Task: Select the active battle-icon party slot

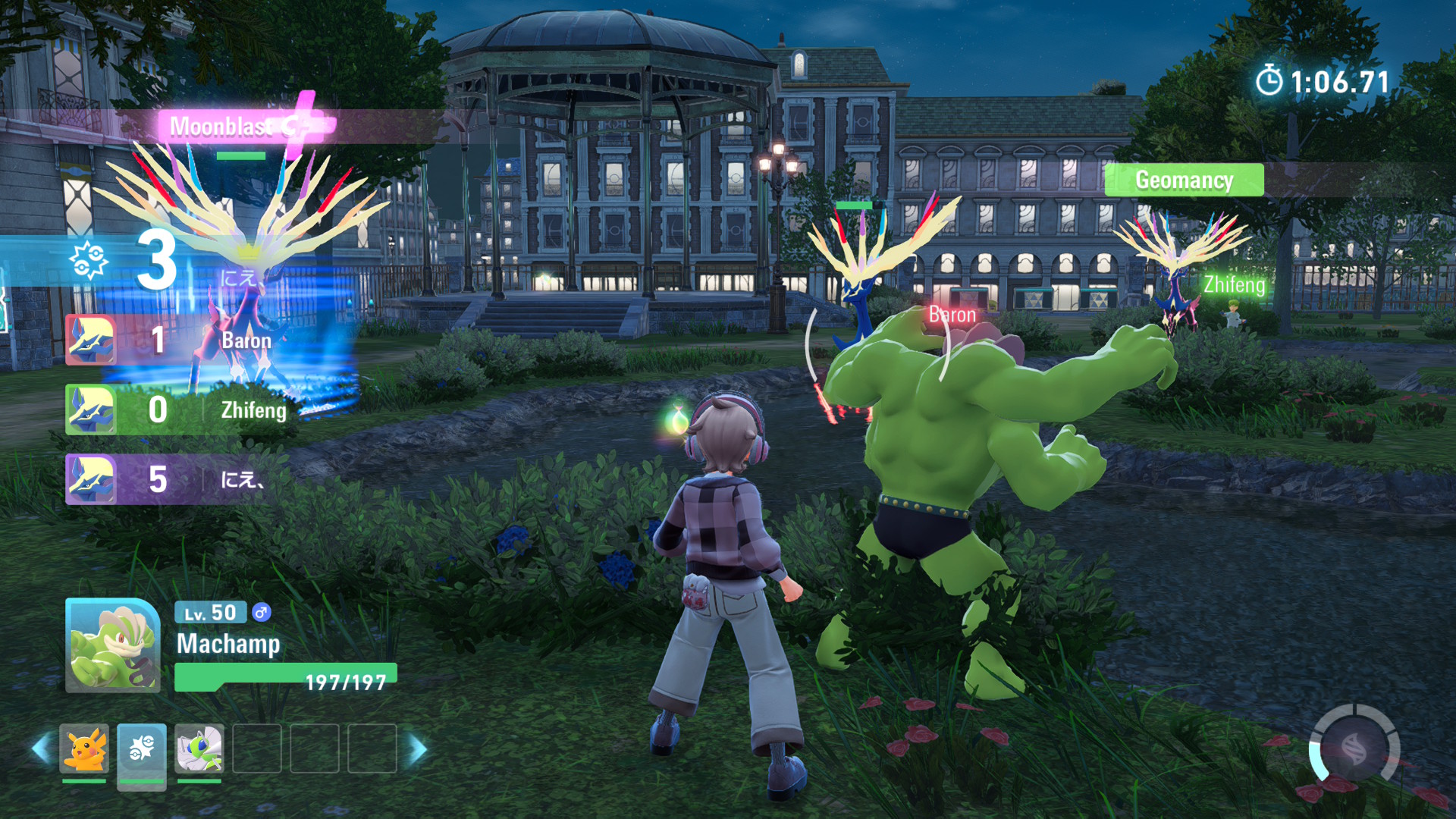Action: pyautogui.click(x=142, y=749)
